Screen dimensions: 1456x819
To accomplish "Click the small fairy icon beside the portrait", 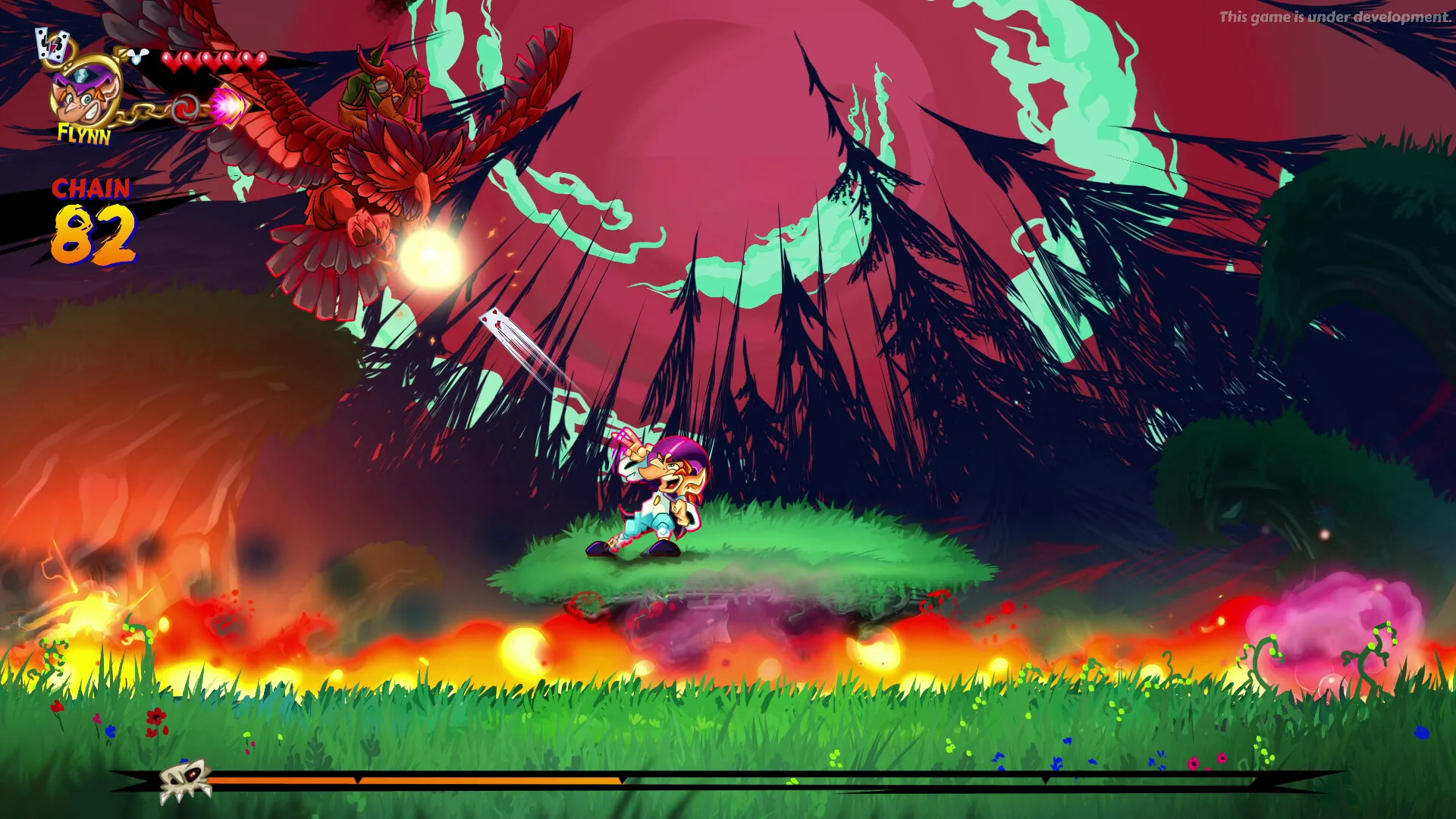I will [137, 58].
